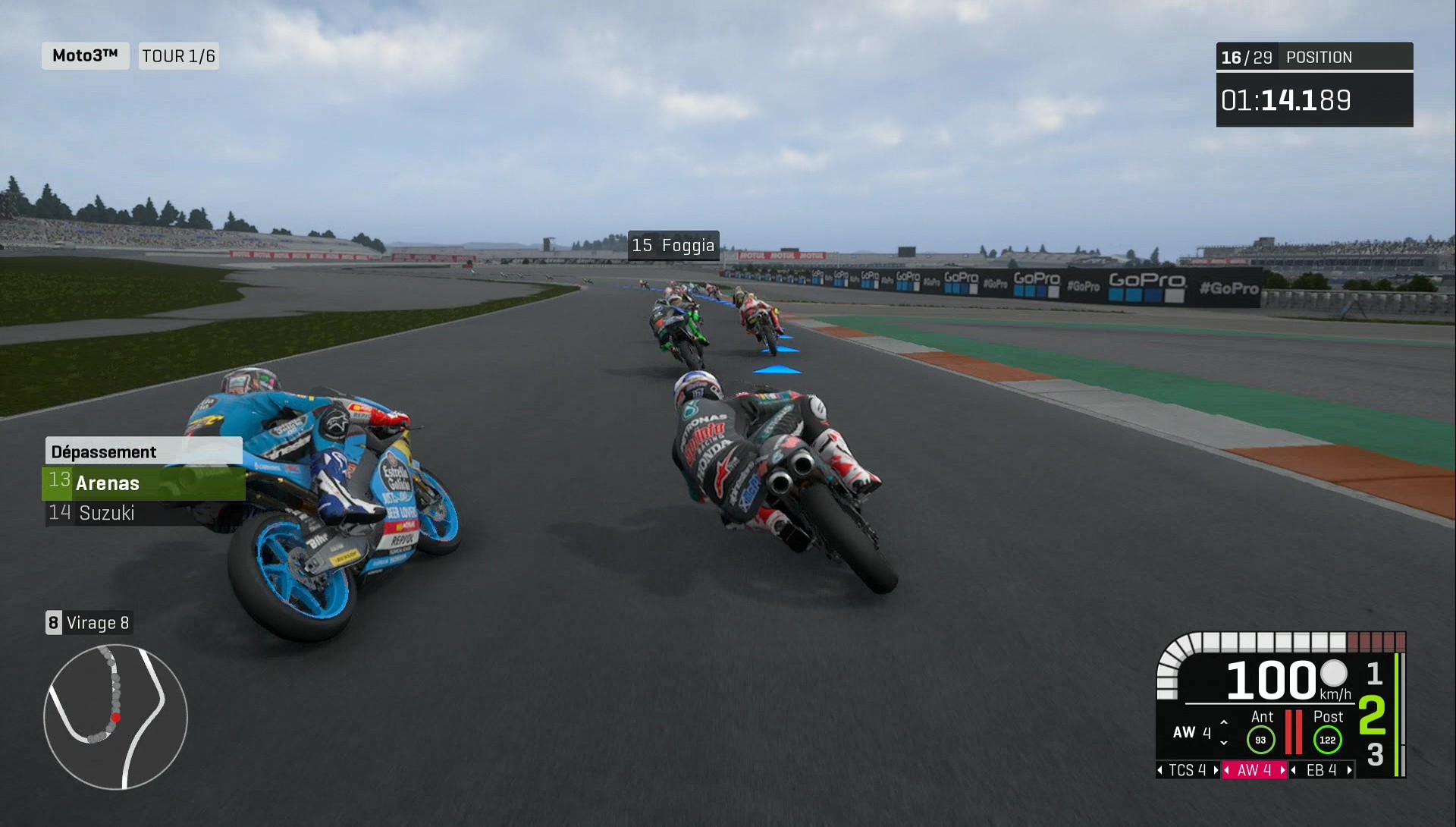Click the 15 Foggia rider nameplate

point(673,245)
